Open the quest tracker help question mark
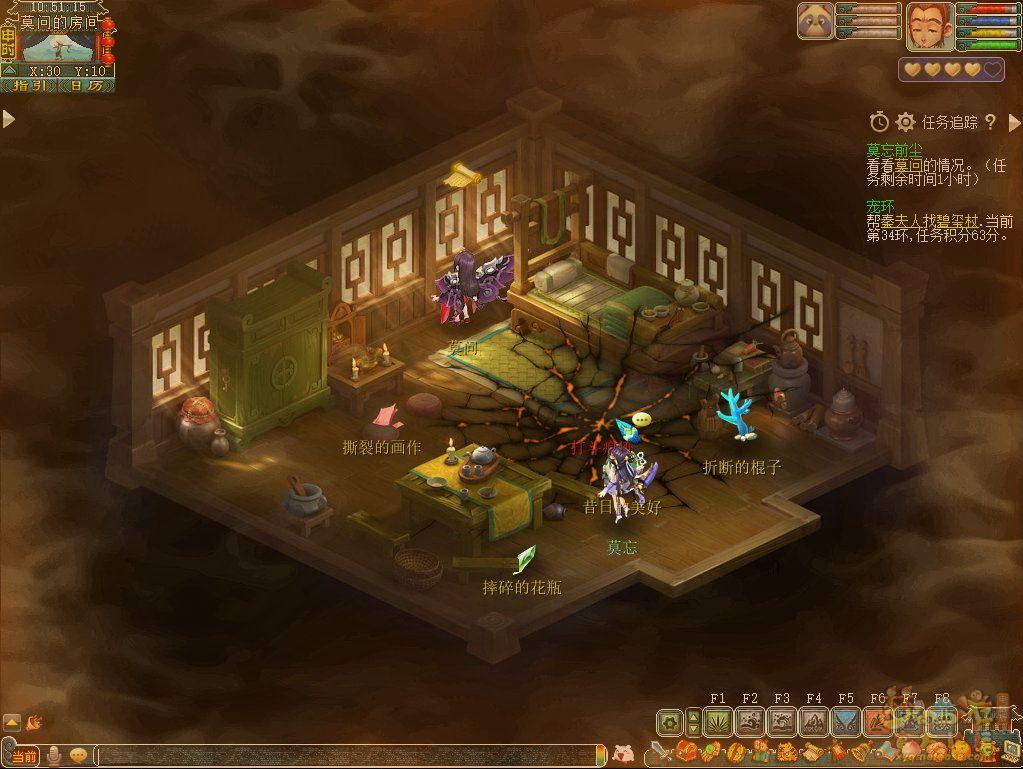Screen dimensions: 1023x769 [990, 122]
